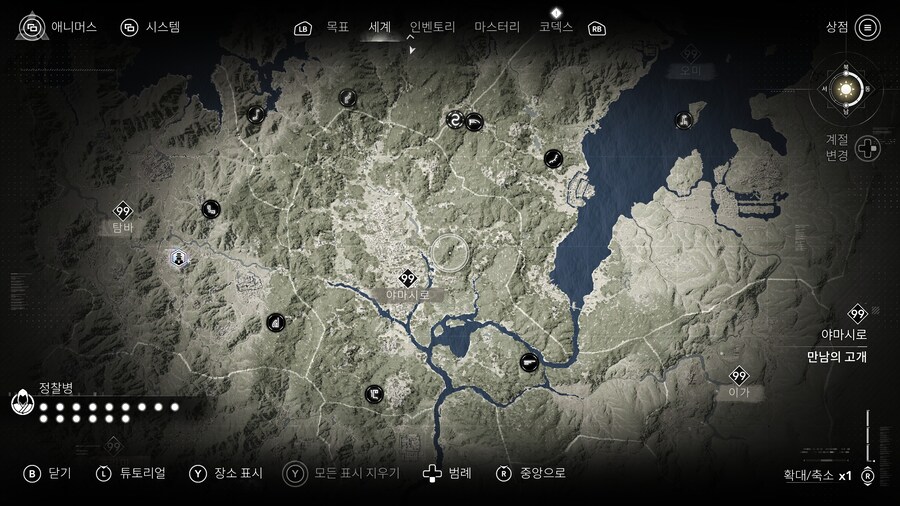Open the 튜토리얼 option
The height and width of the screenshot is (506, 900).
(130, 473)
